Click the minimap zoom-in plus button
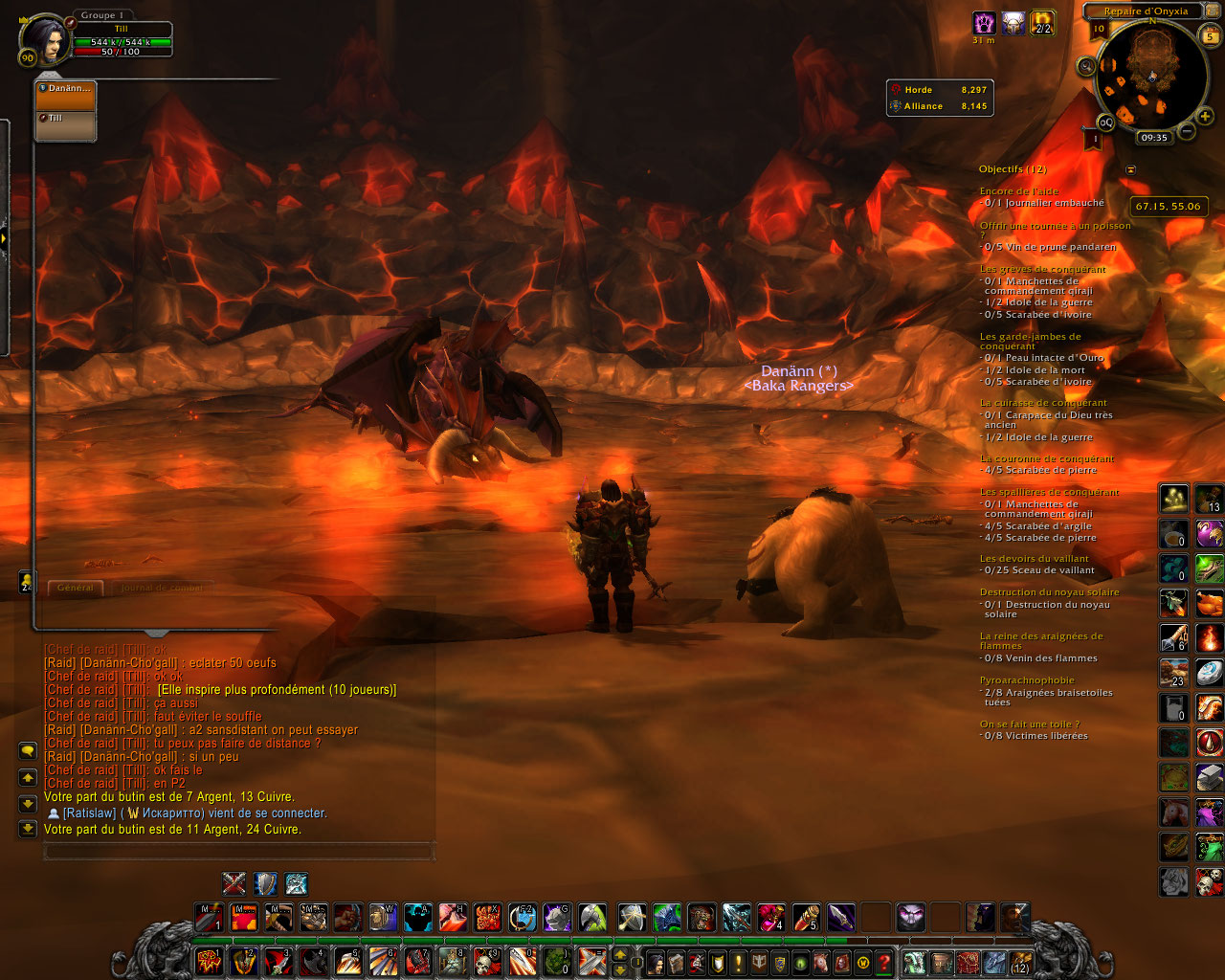The image size is (1225, 980). point(1205,117)
